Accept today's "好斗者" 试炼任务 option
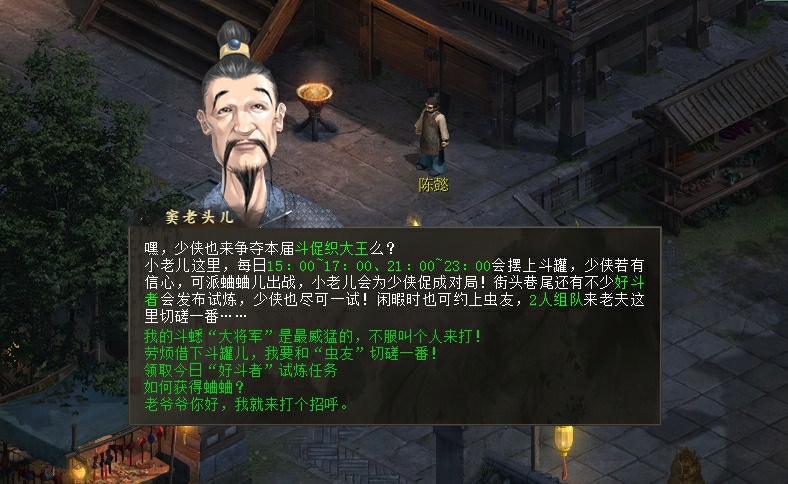The image size is (788, 484). click(240, 370)
